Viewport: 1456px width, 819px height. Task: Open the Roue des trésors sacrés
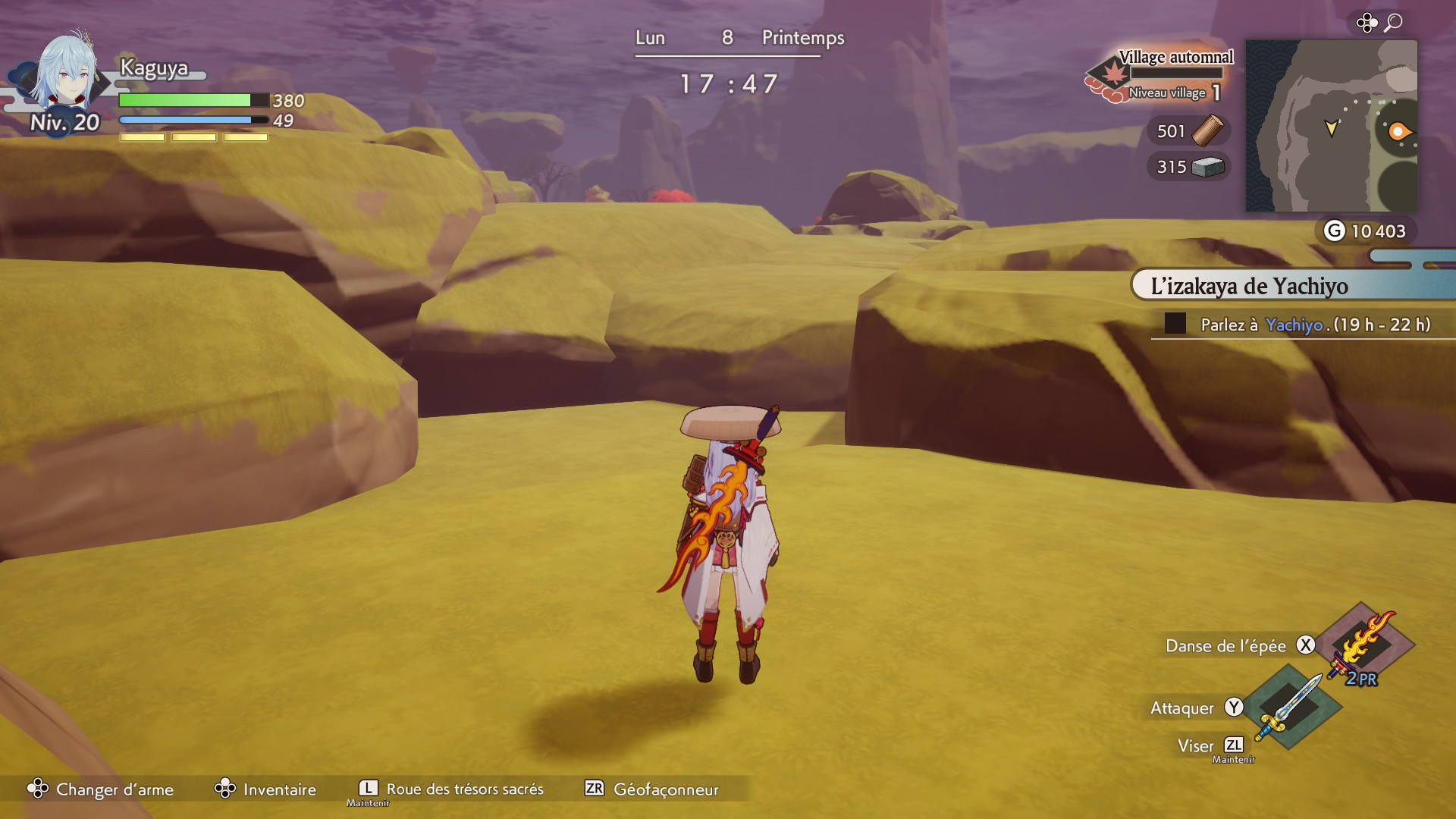pos(451,789)
